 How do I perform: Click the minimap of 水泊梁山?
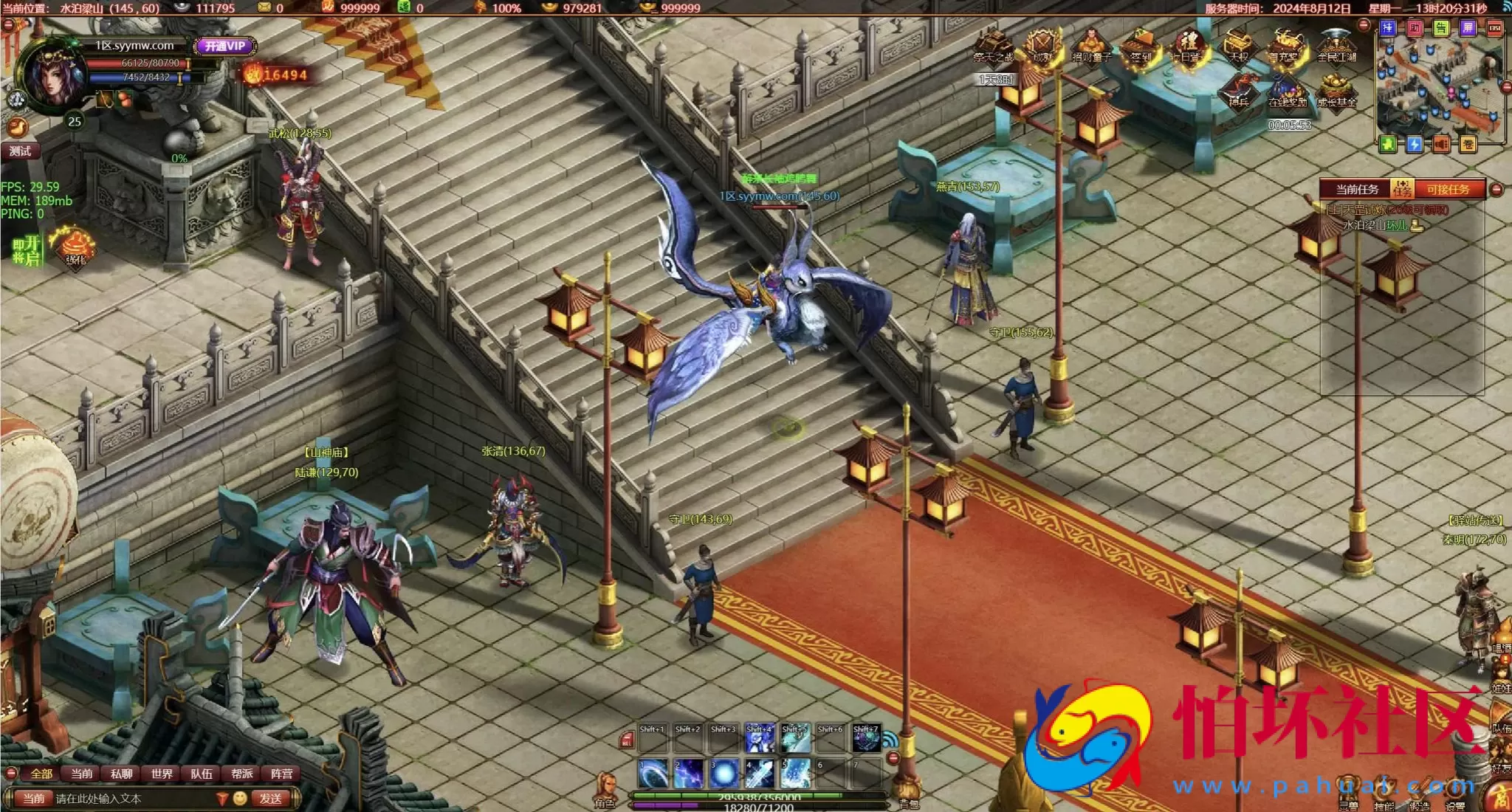tap(1438, 85)
